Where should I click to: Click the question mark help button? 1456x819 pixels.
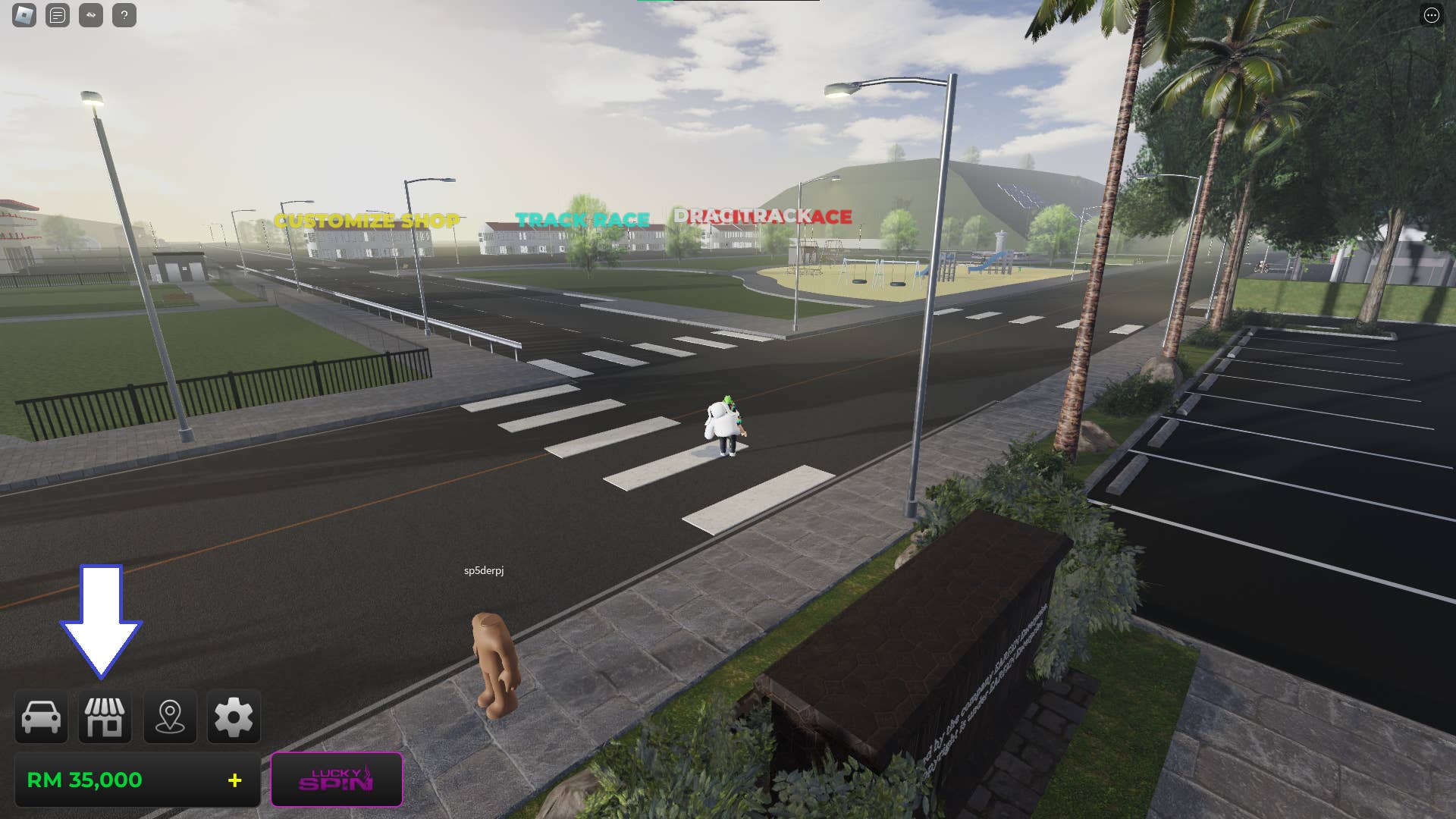pyautogui.click(x=124, y=15)
